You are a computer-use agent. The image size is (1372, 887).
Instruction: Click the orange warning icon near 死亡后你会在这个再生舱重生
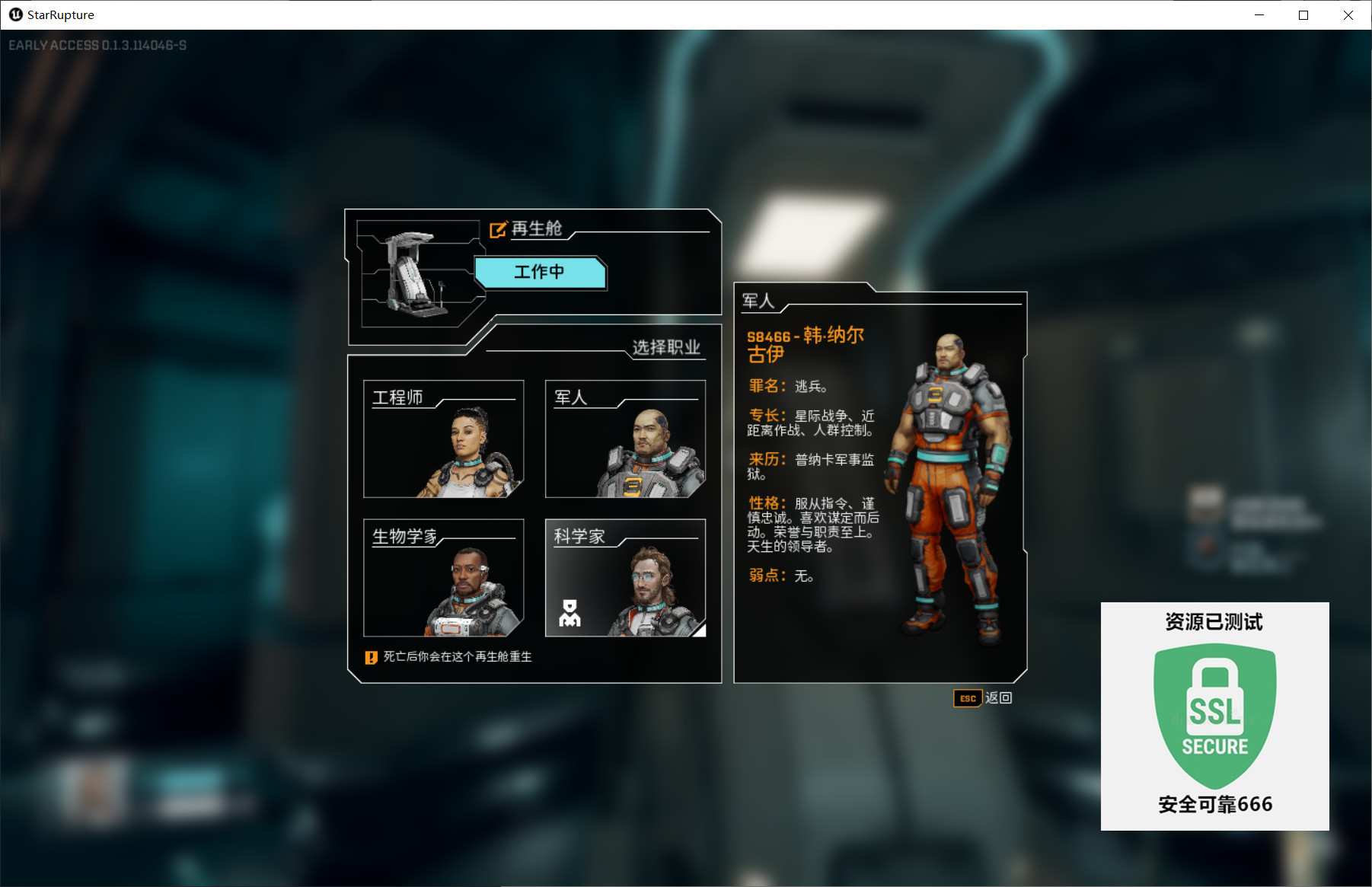(x=371, y=656)
